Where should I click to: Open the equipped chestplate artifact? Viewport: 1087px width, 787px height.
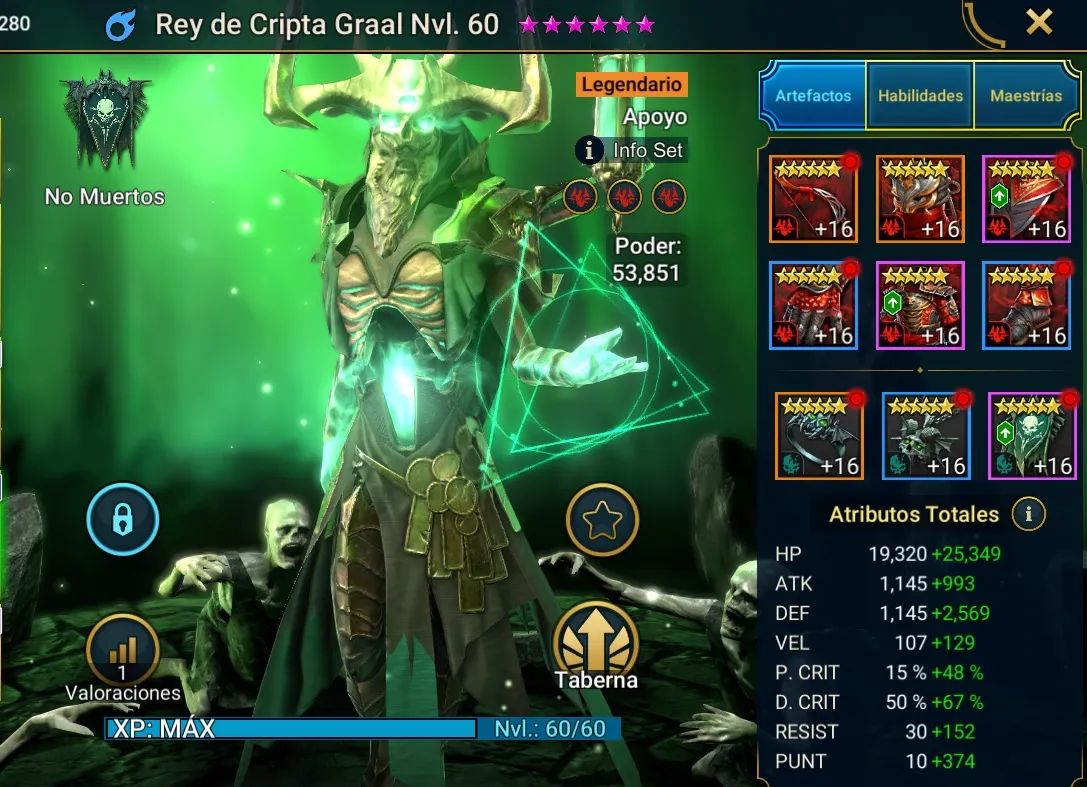[920, 305]
